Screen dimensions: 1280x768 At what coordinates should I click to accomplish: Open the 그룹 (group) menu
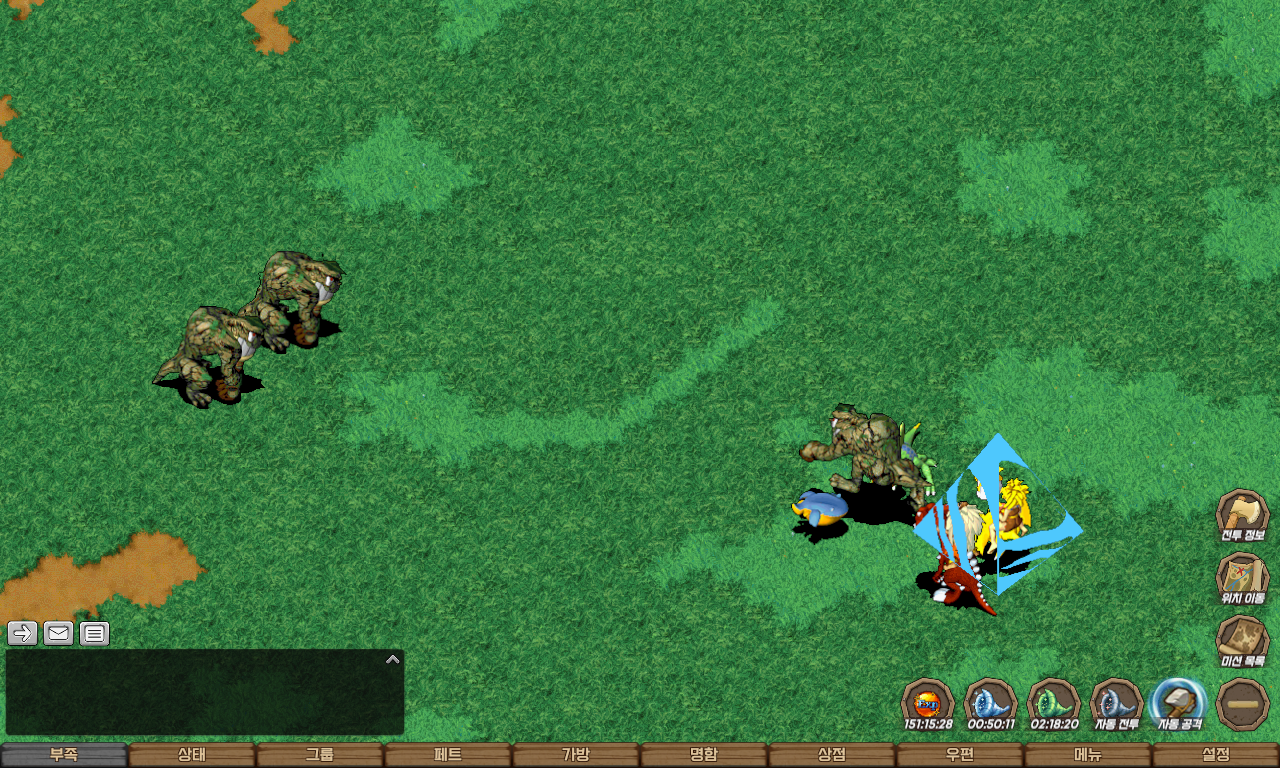coord(320,755)
